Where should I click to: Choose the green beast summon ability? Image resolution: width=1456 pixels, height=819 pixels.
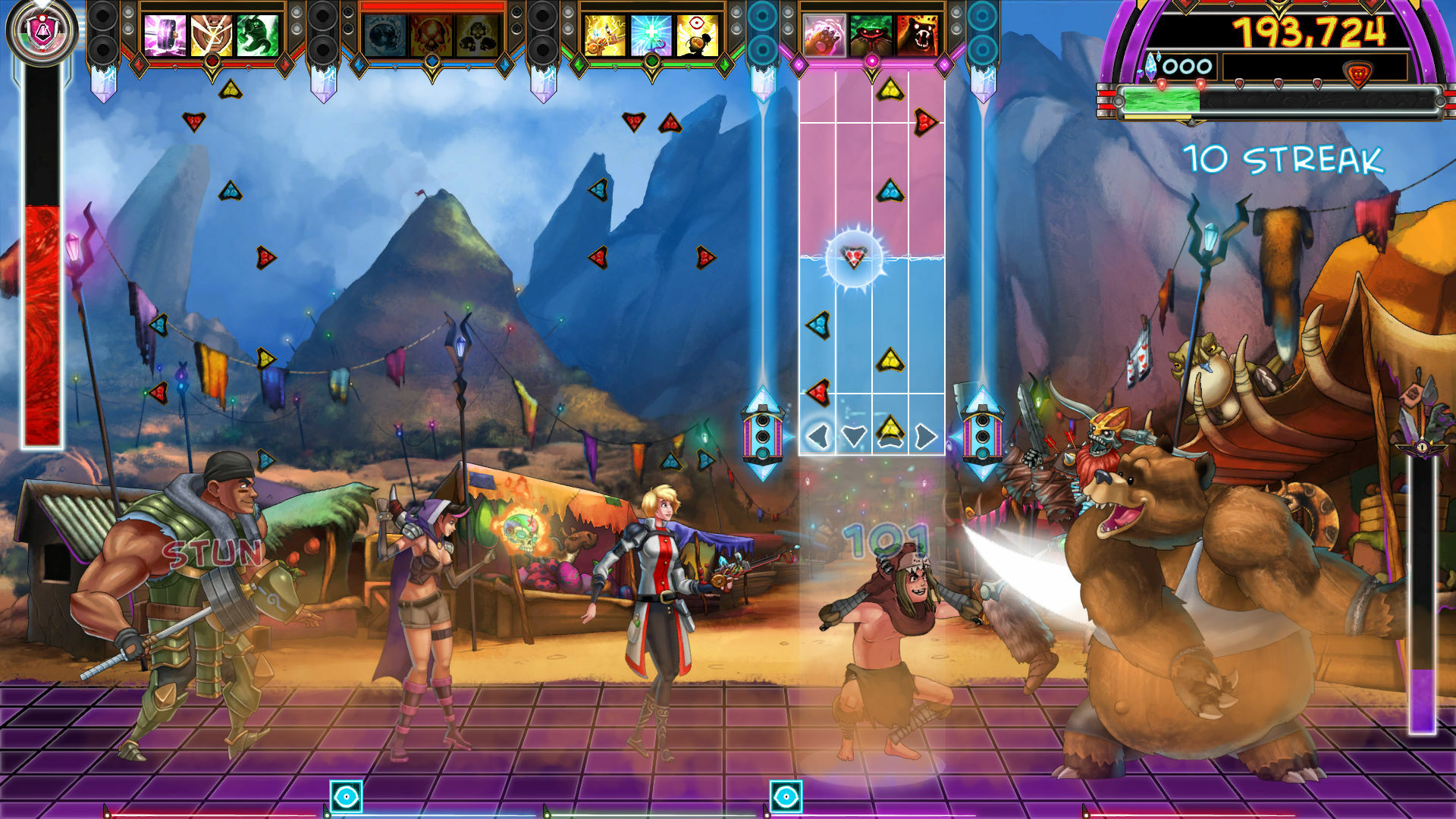(258, 35)
